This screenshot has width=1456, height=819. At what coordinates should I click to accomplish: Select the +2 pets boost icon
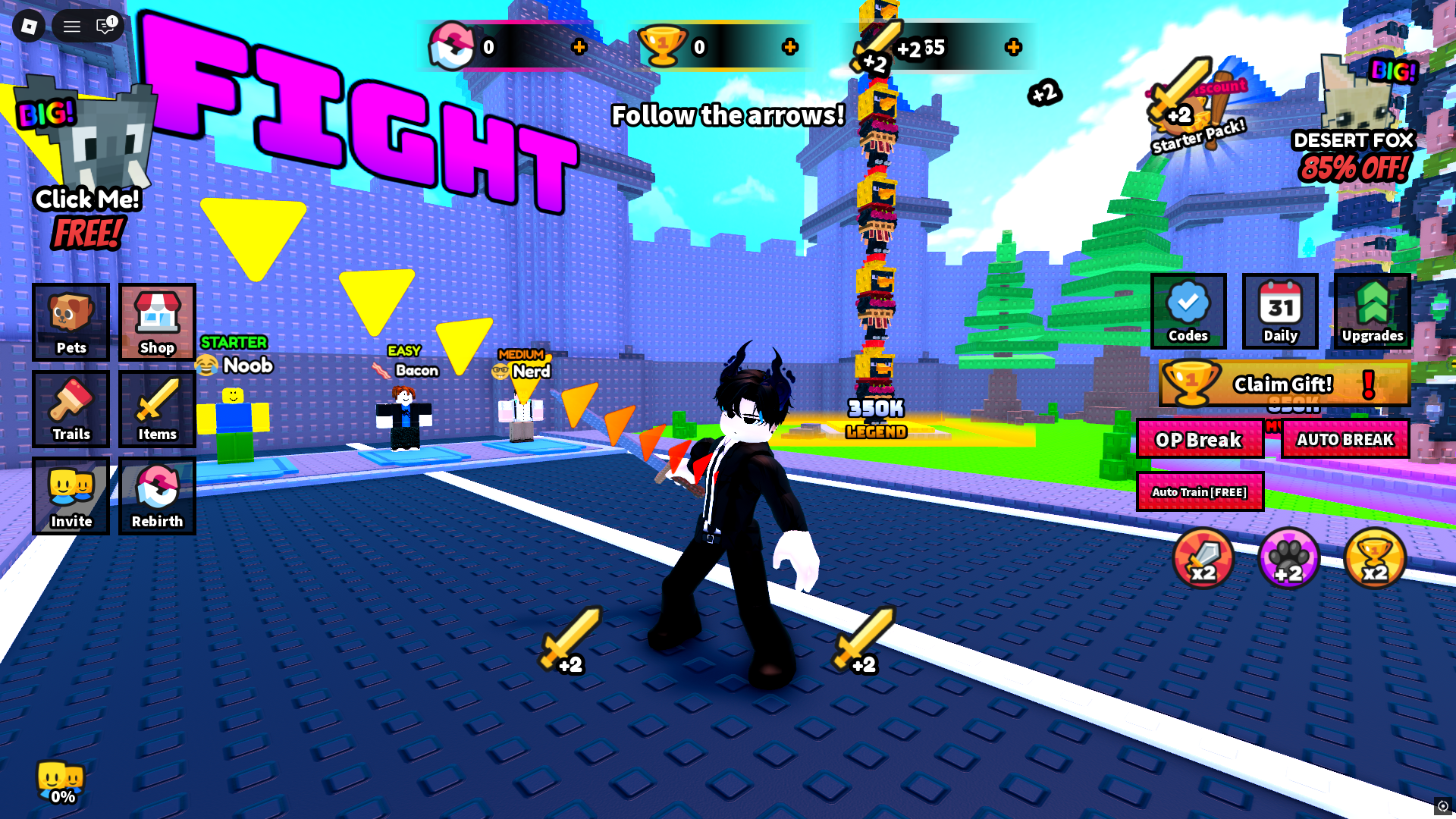click(1288, 559)
